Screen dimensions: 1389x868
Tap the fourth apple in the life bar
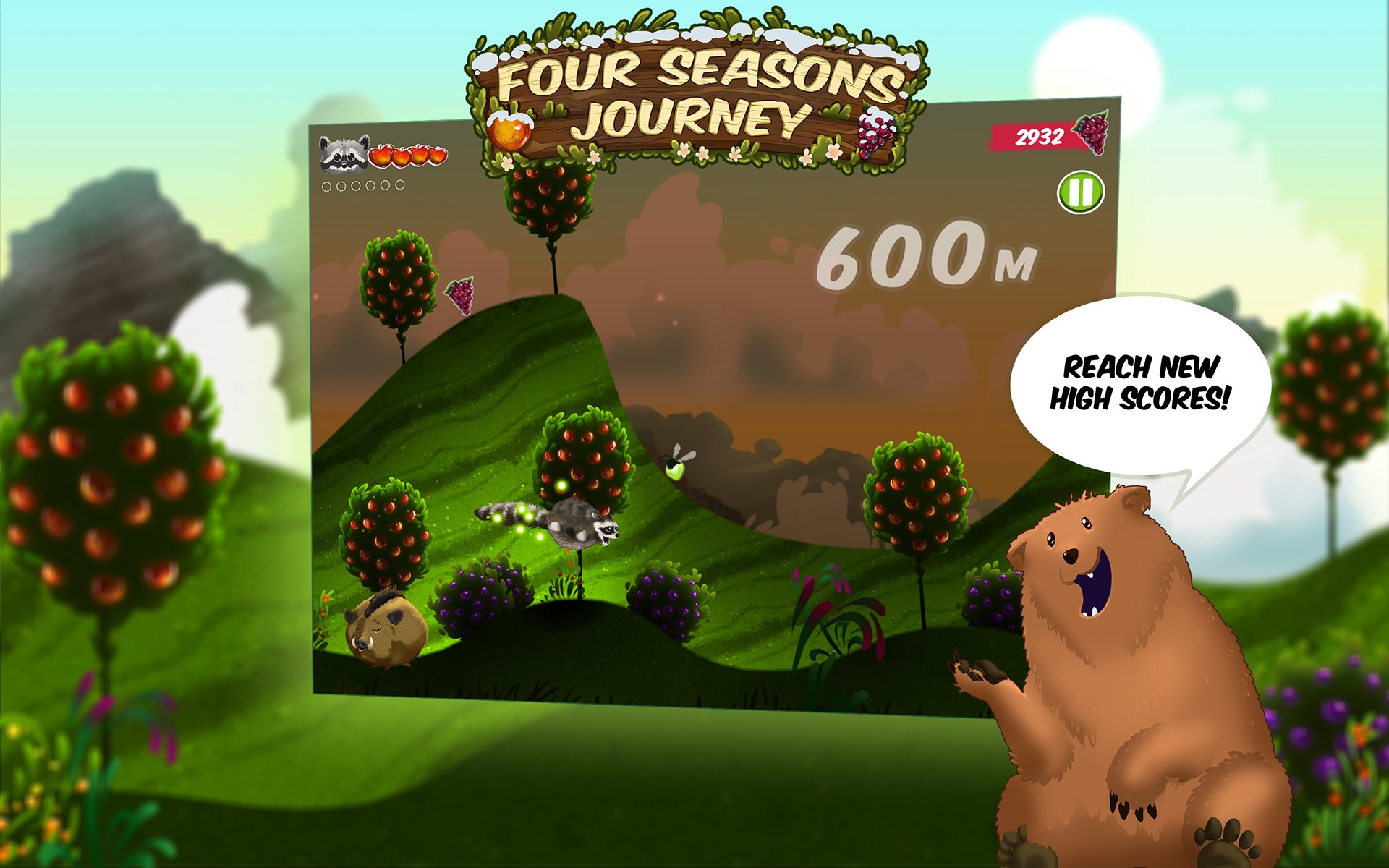[436, 156]
